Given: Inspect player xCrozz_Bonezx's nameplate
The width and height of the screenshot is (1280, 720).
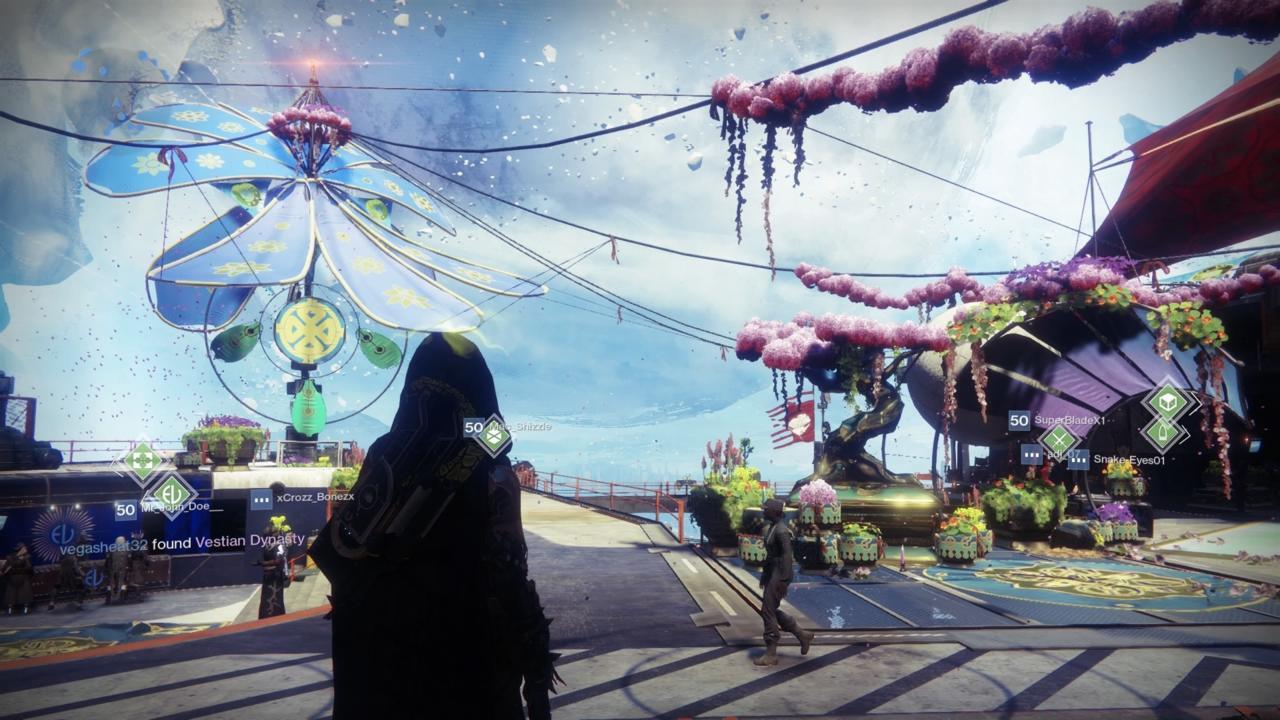Looking at the screenshot, I should click(x=313, y=497).
